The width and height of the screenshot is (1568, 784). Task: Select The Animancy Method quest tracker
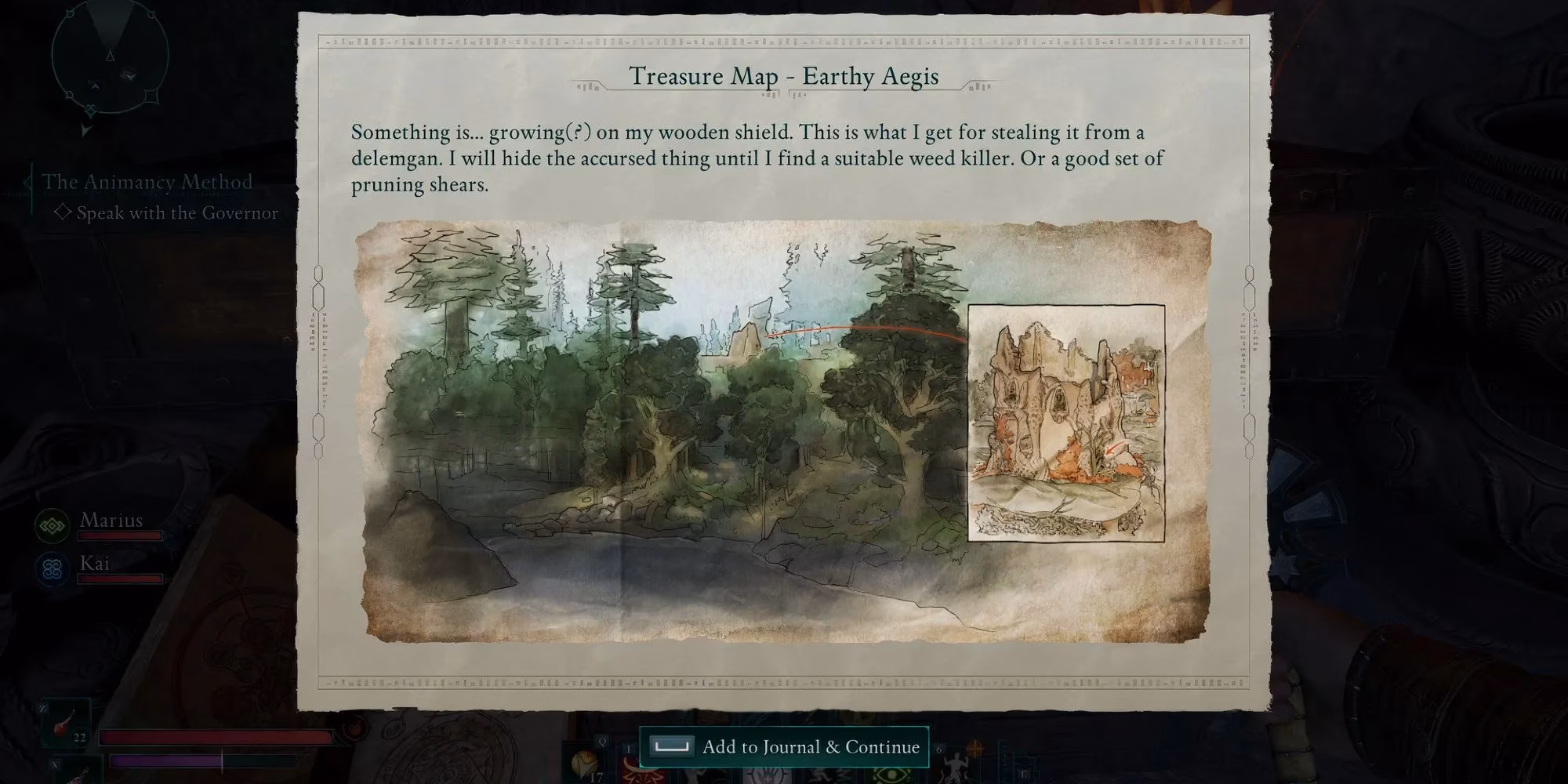147,182
